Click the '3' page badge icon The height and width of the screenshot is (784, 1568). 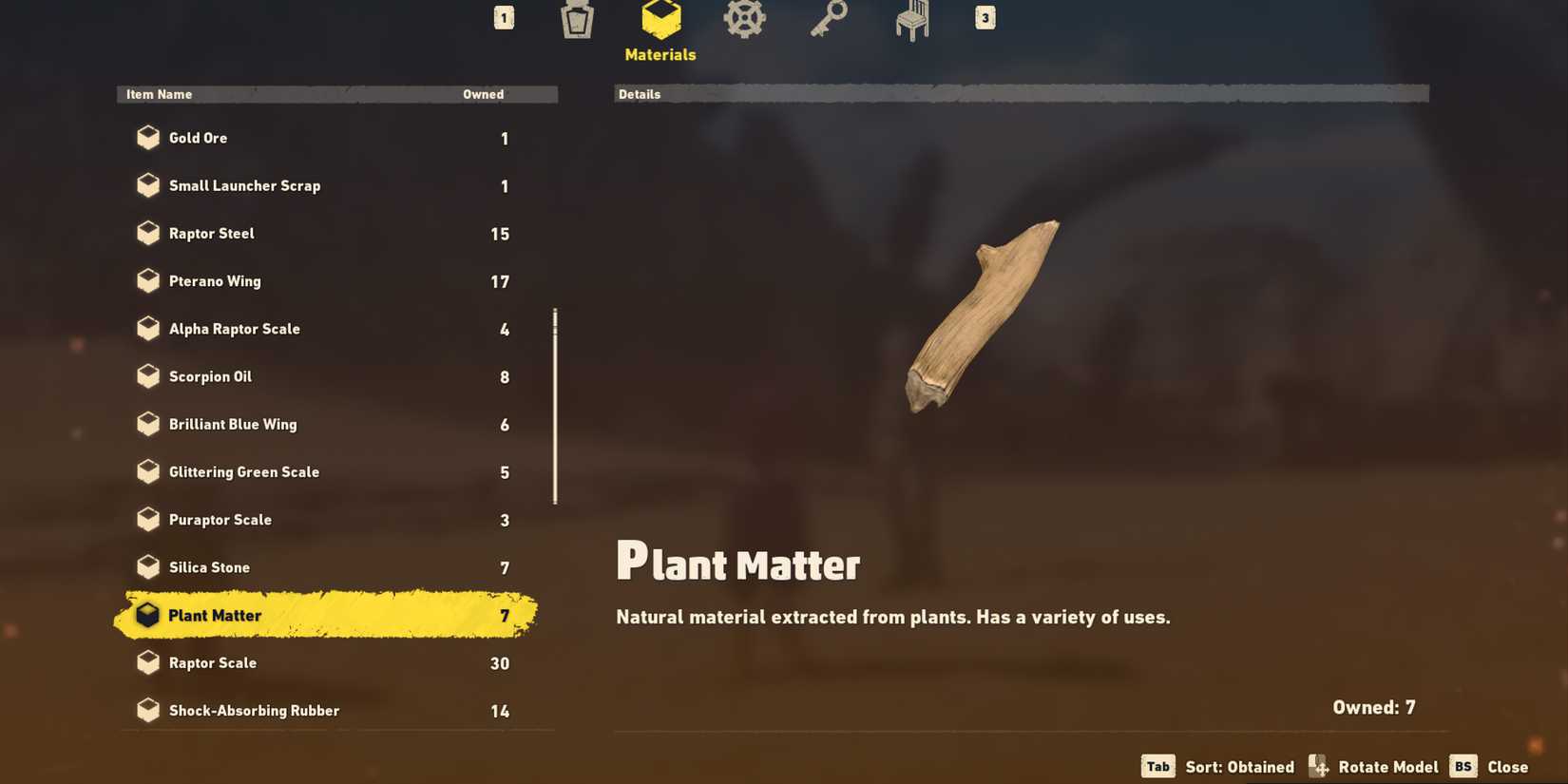(x=984, y=17)
